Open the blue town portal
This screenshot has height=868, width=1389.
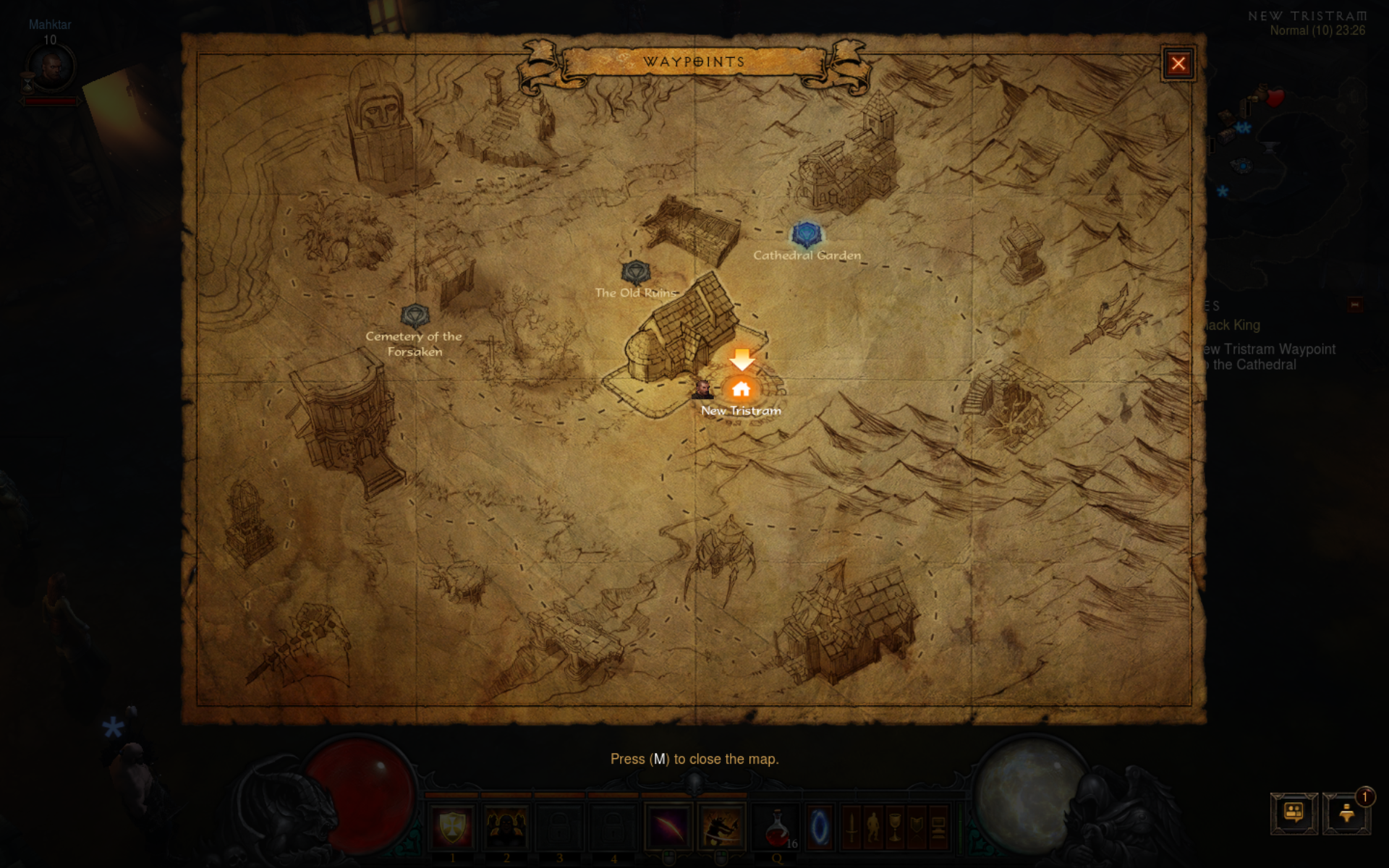[x=820, y=827]
